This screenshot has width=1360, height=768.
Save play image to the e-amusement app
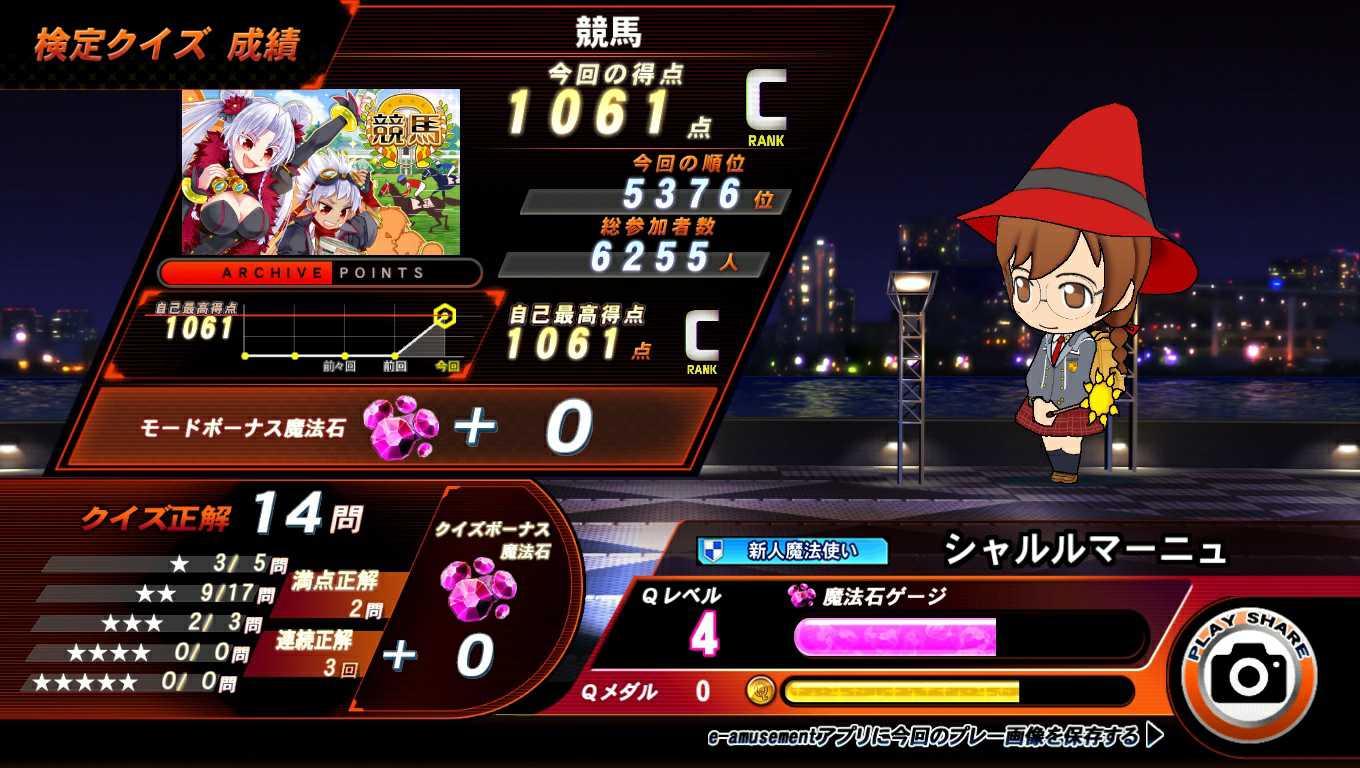coord(935,737)
